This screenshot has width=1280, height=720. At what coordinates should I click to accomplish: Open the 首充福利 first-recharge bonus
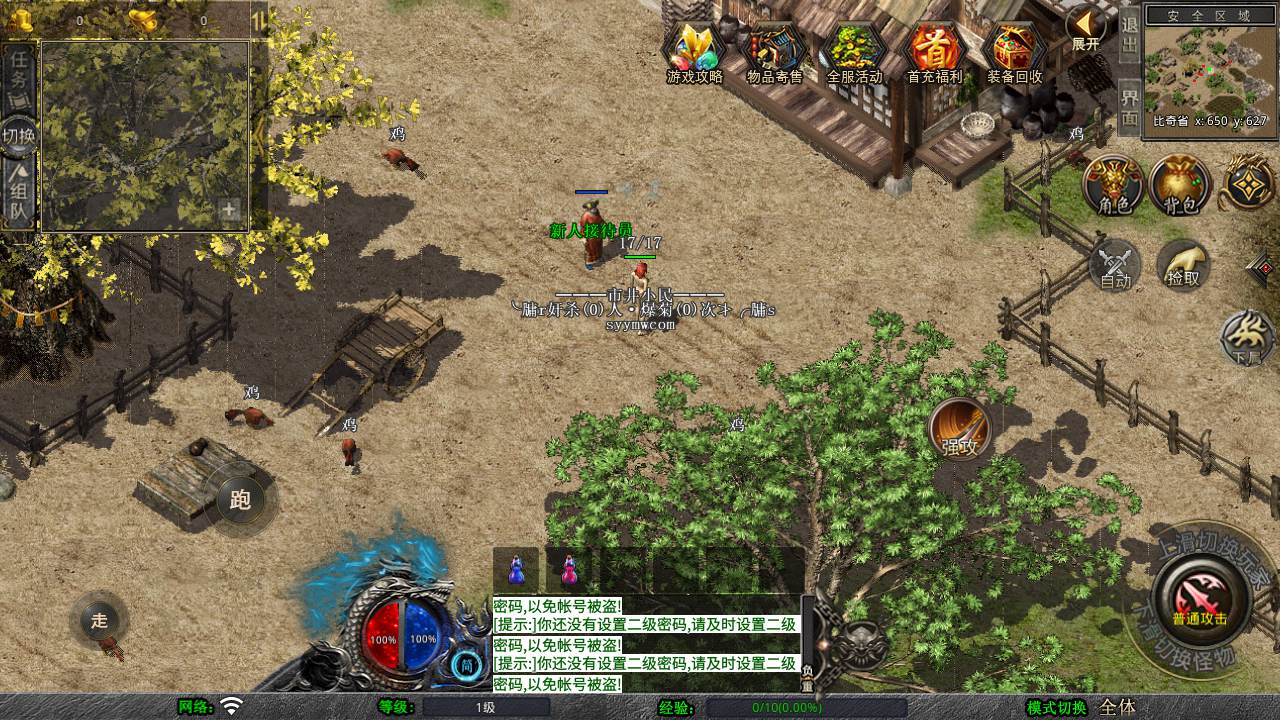[x=935, y=48]
